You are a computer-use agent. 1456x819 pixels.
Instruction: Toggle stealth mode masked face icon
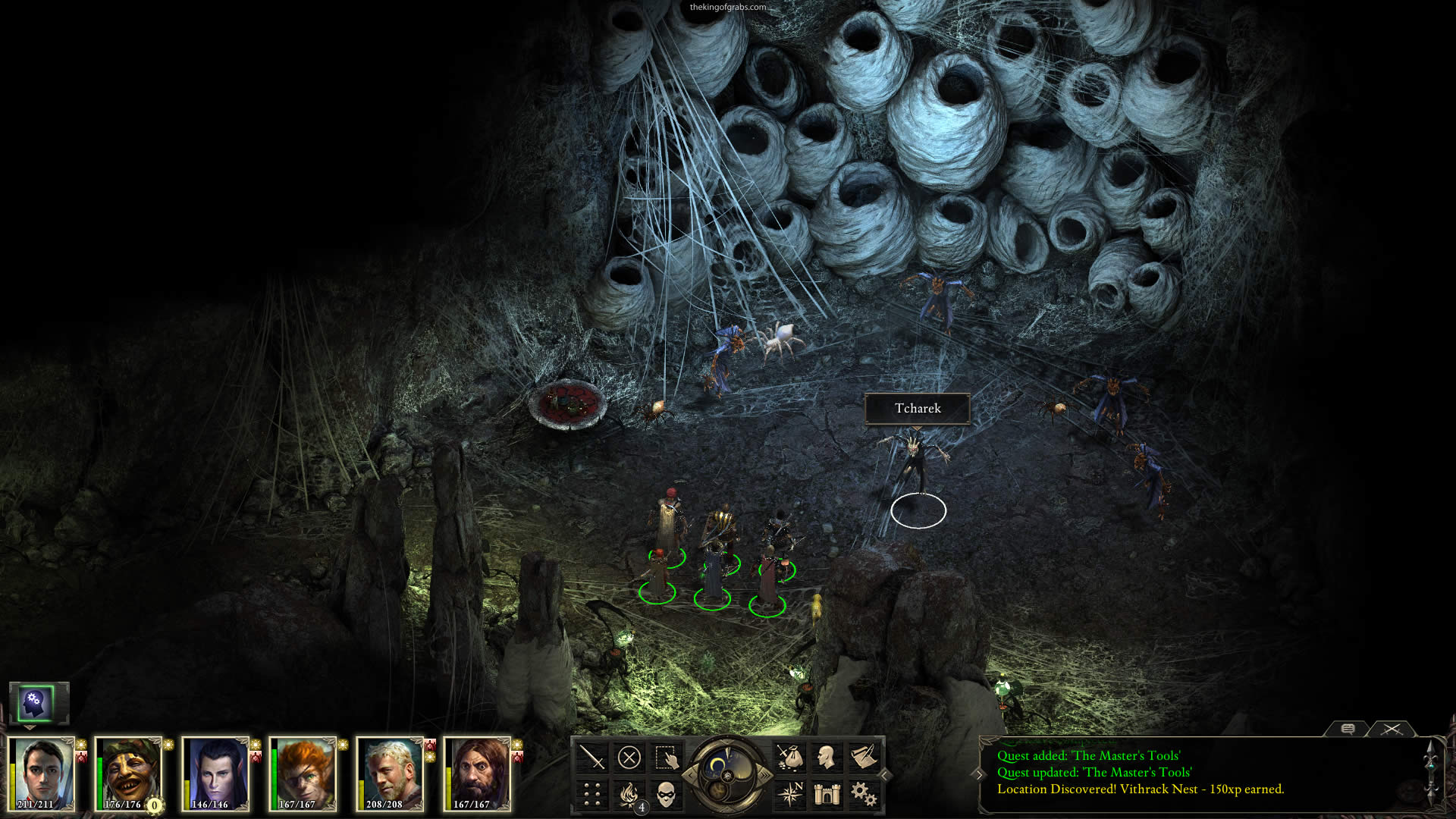[666, 794]
